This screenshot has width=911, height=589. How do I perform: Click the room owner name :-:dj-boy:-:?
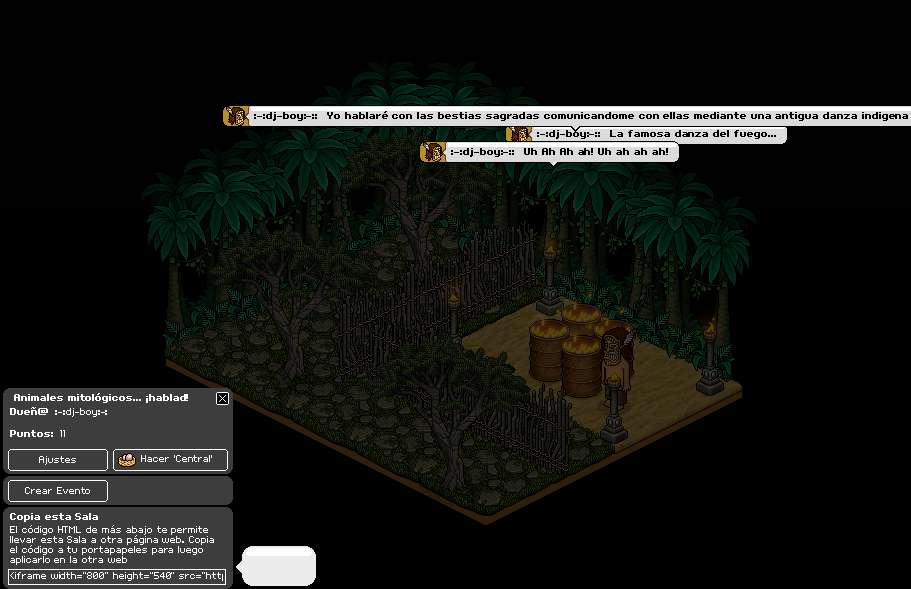pyautogui.click(x=81, y=412)
